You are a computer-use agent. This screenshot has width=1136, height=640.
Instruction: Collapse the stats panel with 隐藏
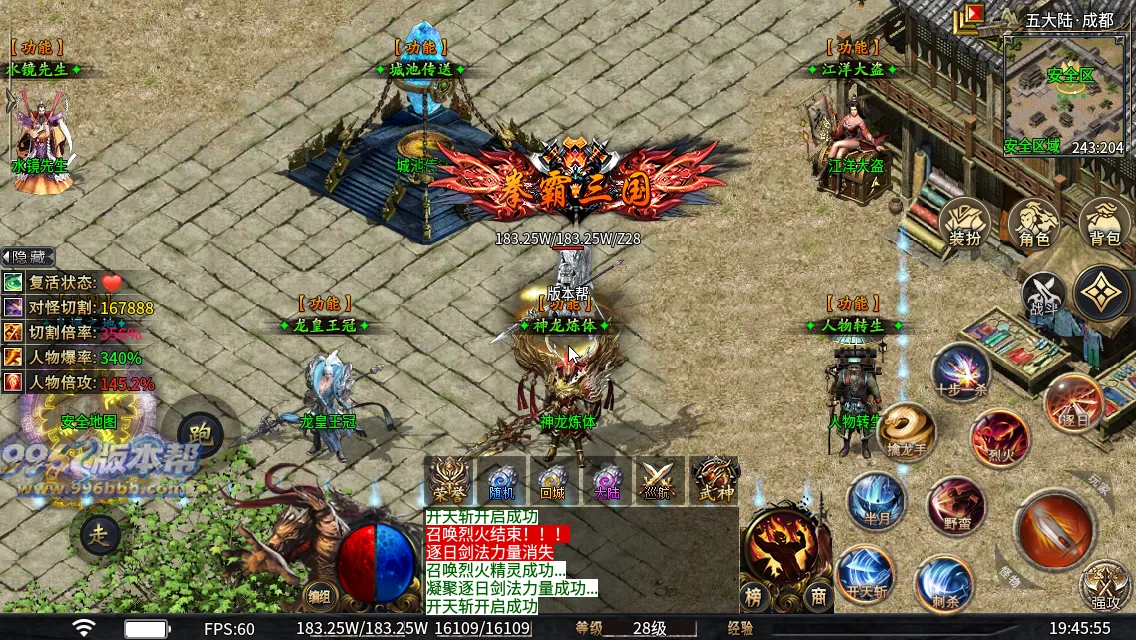[28, 256]
